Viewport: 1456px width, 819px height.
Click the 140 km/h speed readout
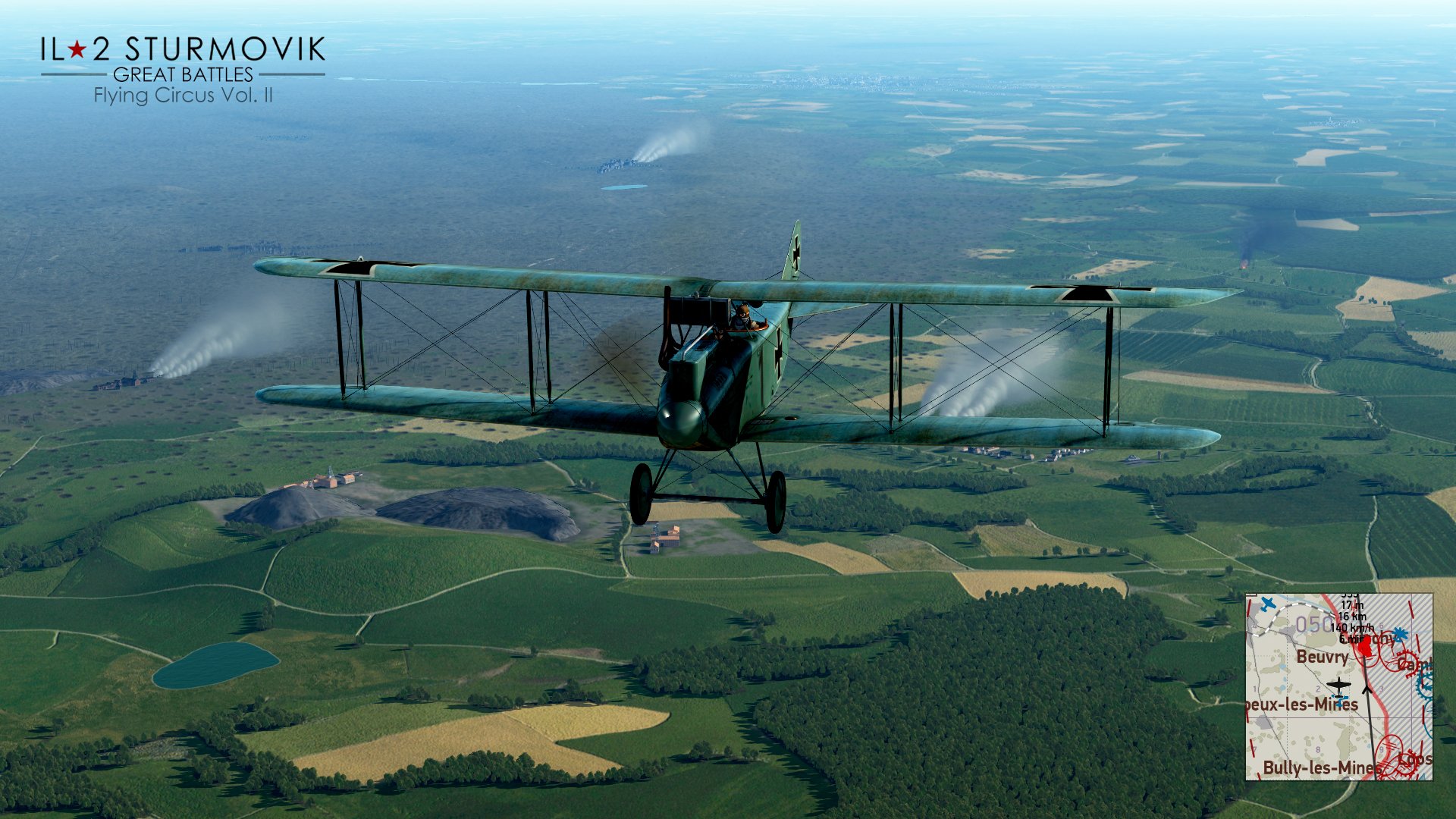(x=1352, y=629)
